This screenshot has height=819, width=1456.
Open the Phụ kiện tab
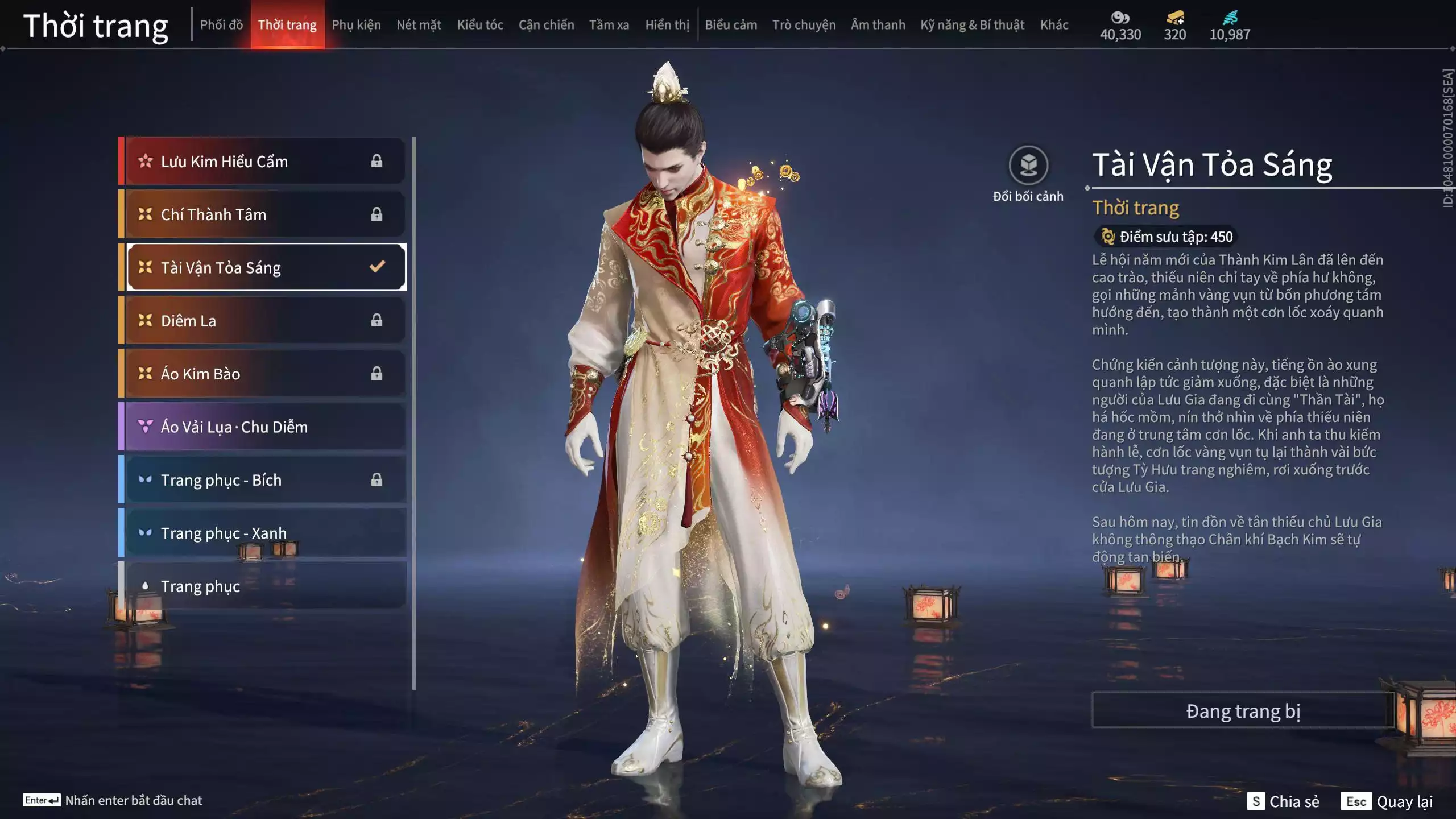pos(356,25)
